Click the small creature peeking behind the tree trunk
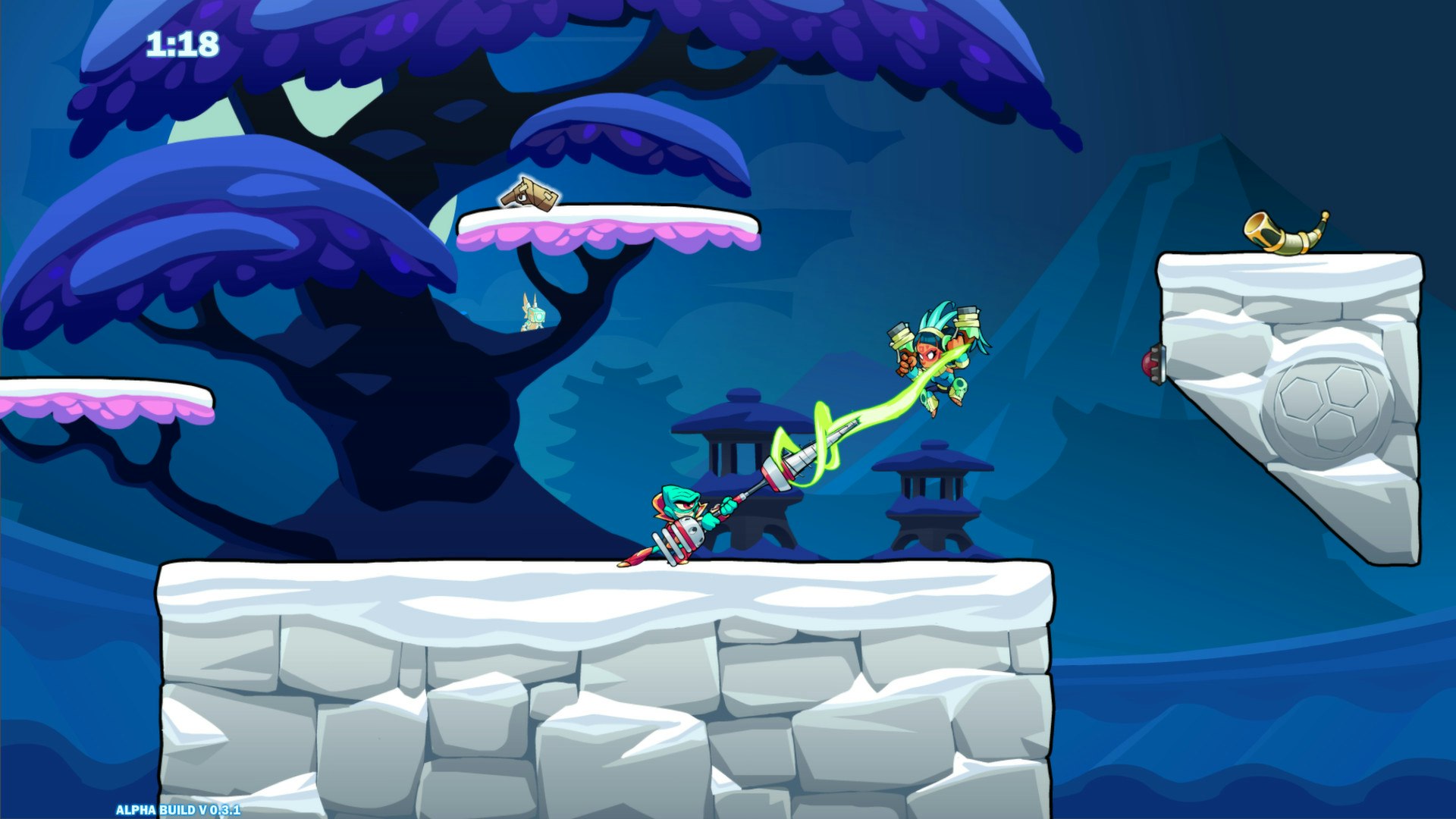The height and width of the screenshot is (819, 1456). pyautogui.click(x=532, y=315)
